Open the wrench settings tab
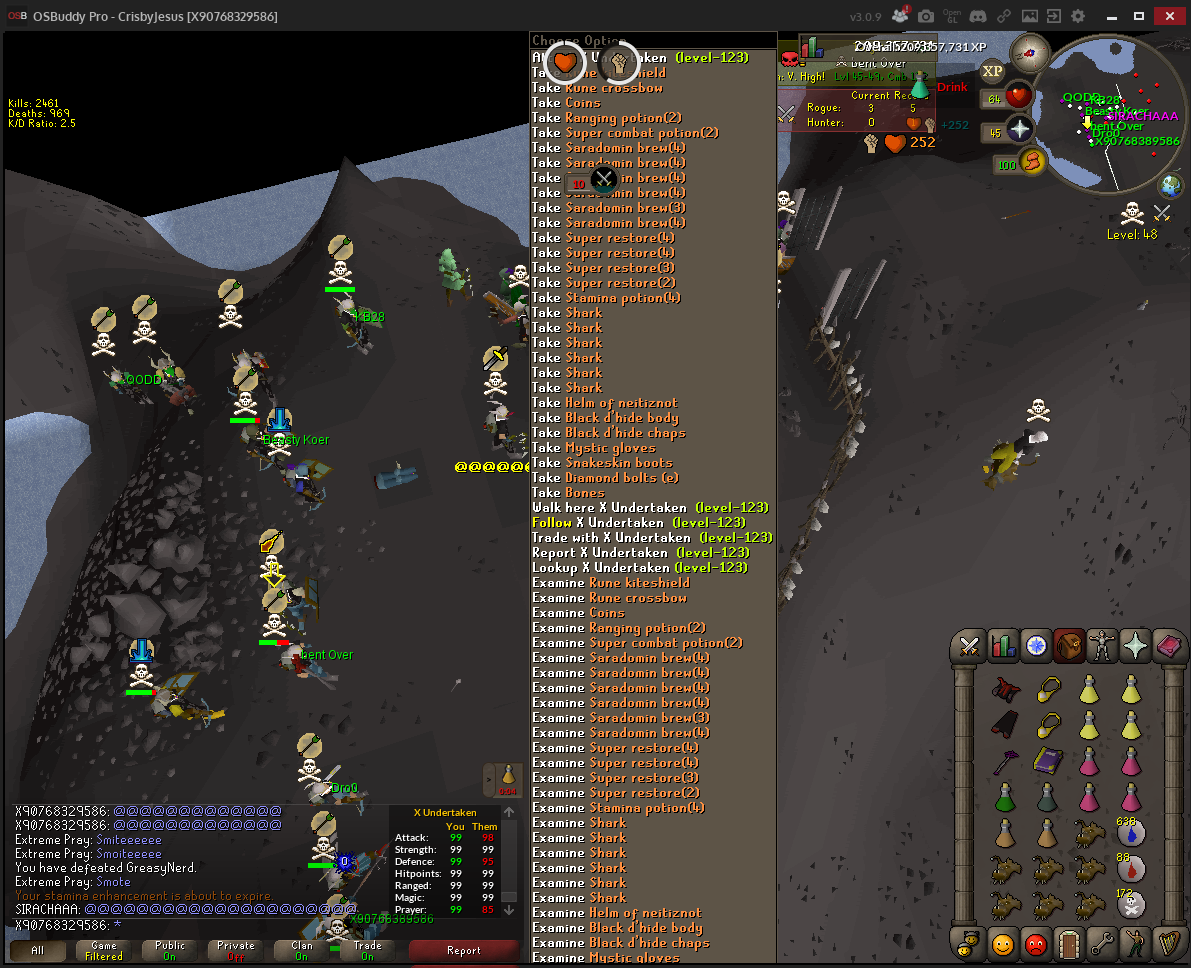1191x968 pixels. point(1102,942)
